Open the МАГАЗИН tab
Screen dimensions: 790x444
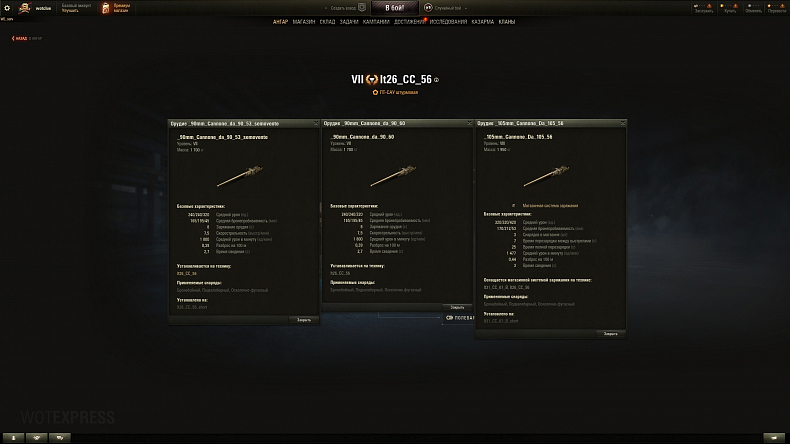(304, 21)
